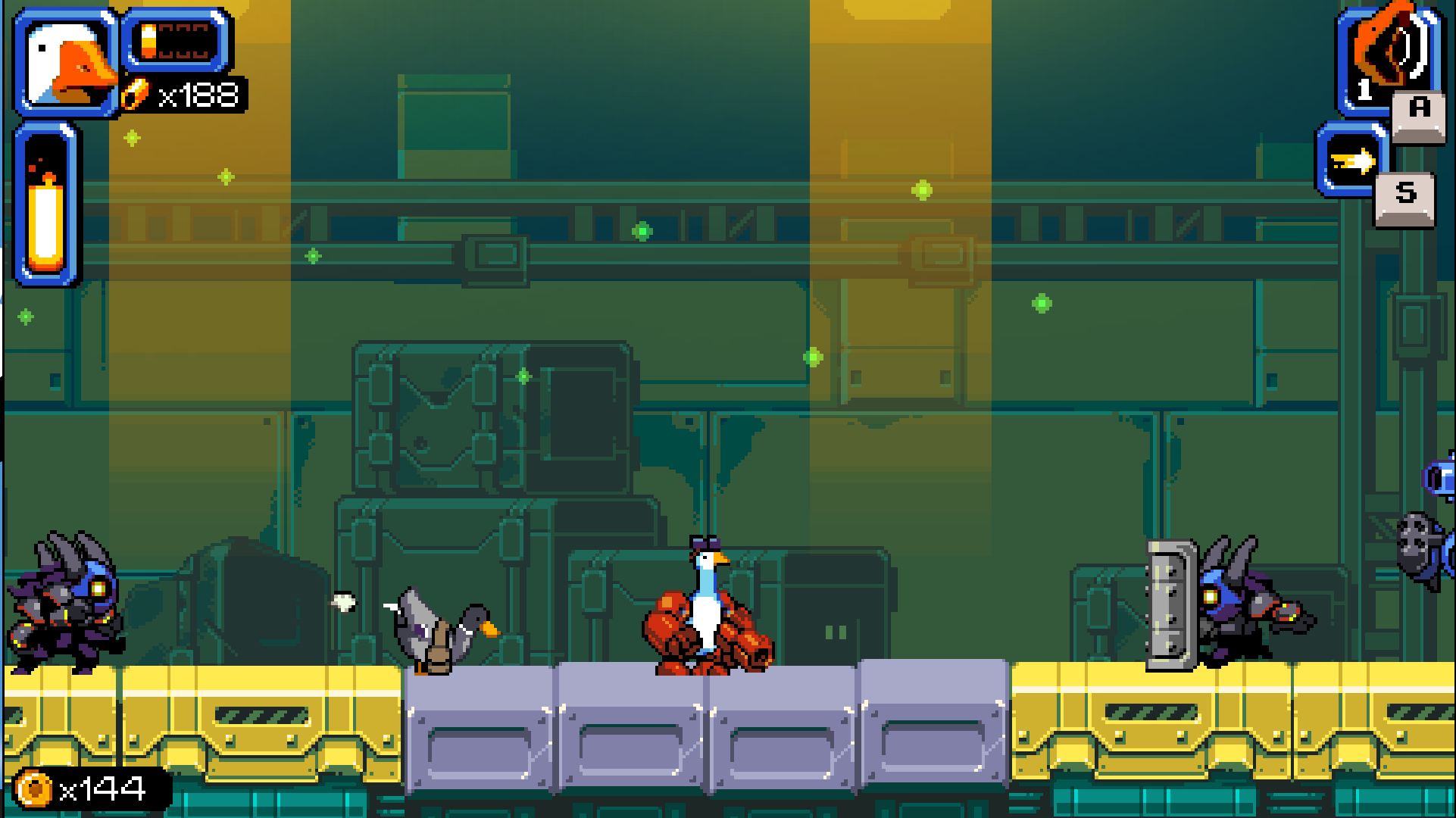Viewport: 1456px width, 818px height.
Task: Click the weapon level number 1 badge
Action: point(1364,91)
